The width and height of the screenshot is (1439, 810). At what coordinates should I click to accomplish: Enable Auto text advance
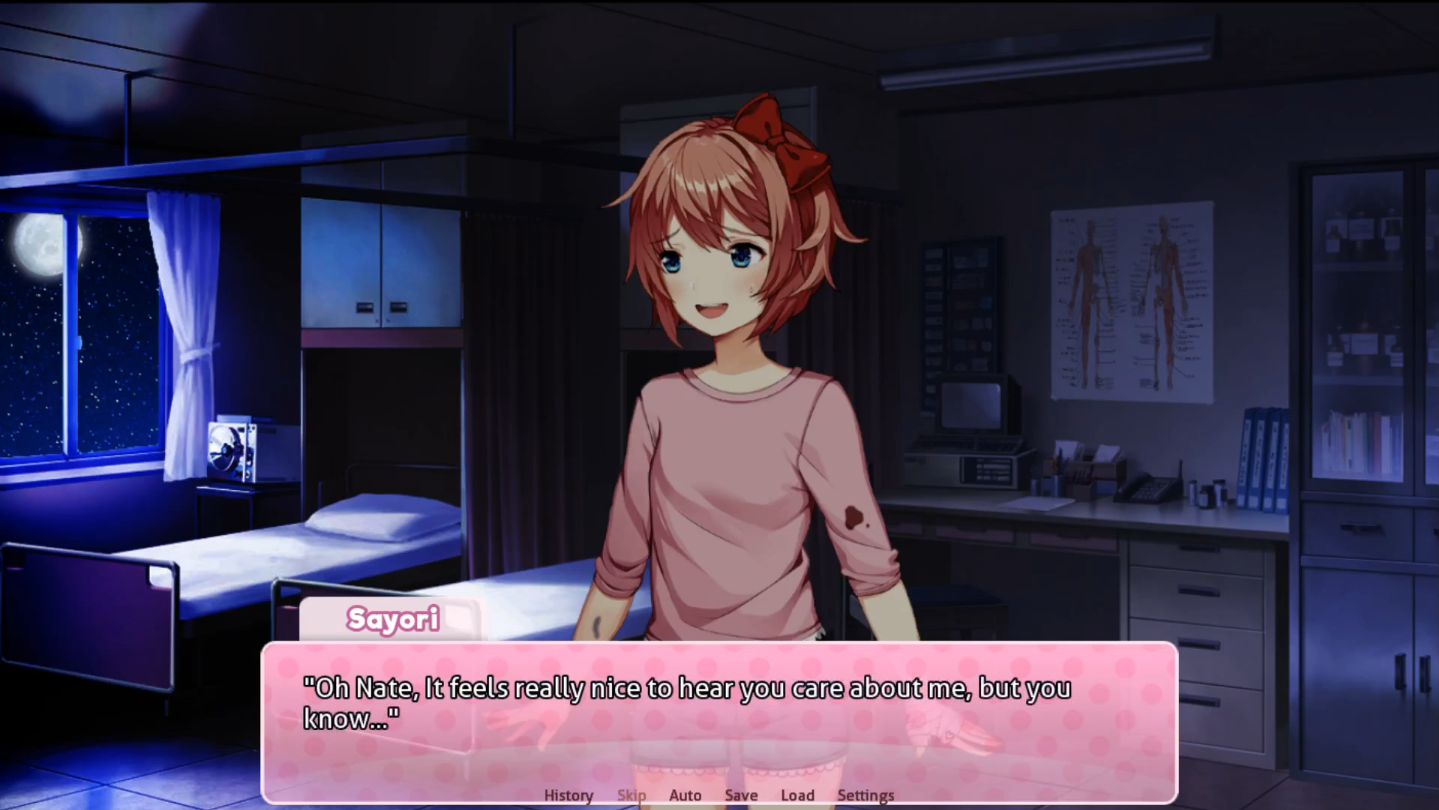click(685, 794)
